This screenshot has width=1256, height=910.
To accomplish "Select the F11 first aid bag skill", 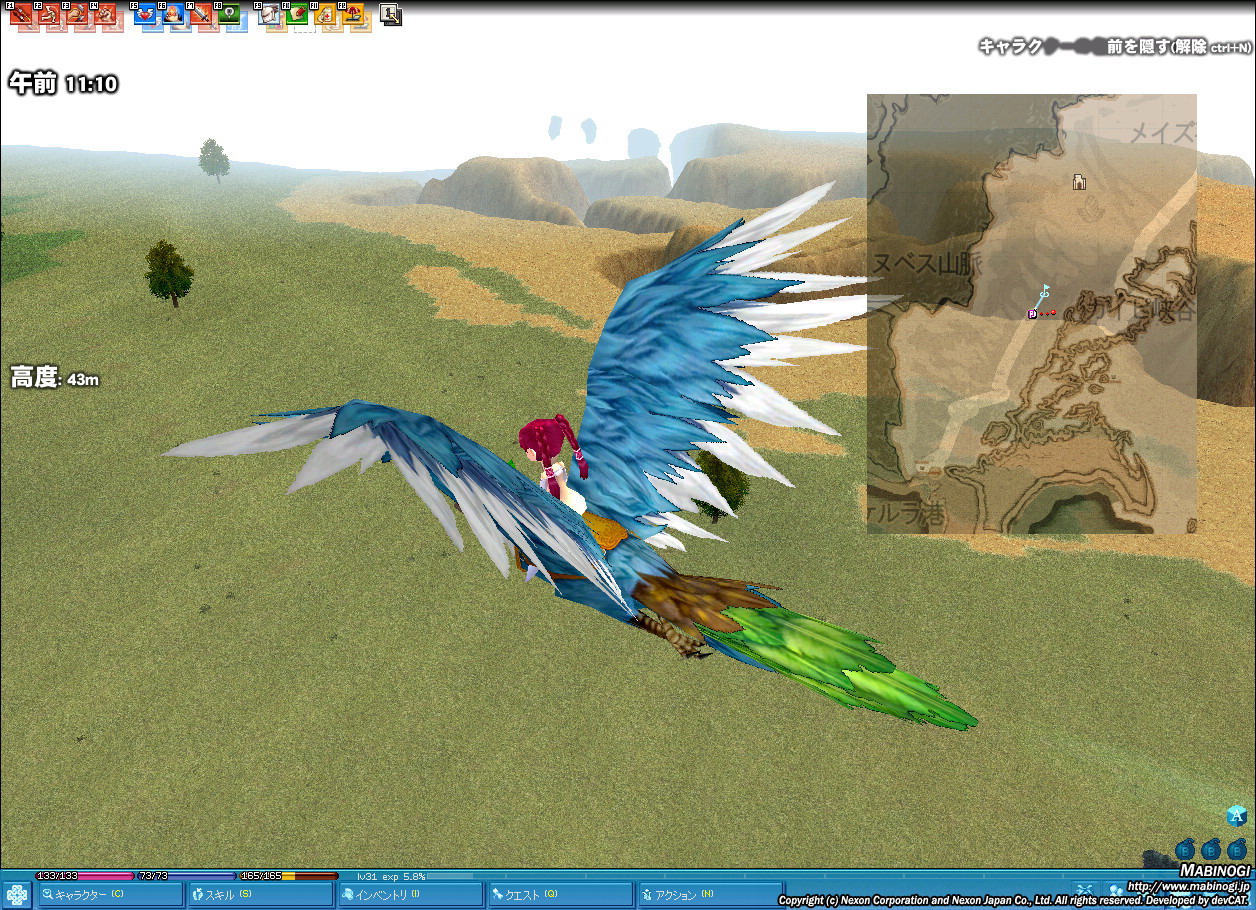I will click(x=325, y=15).
